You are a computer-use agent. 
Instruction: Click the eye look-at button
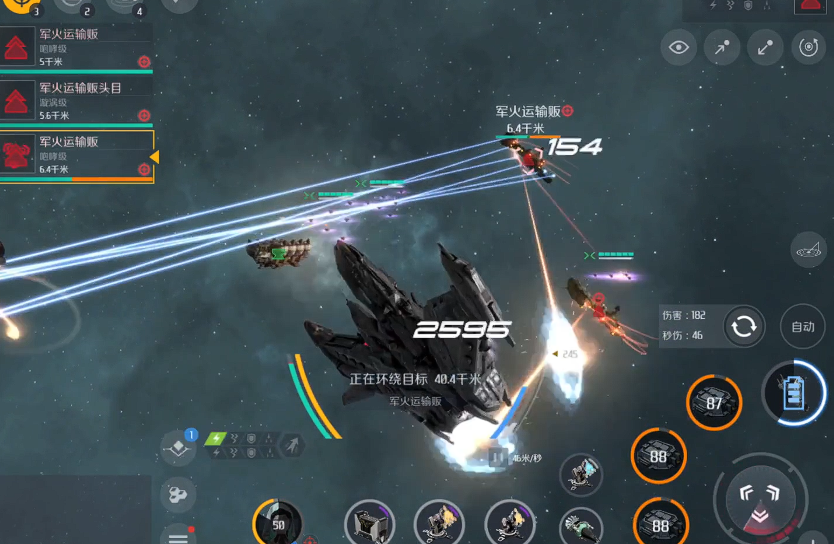(x=679, y=47)
